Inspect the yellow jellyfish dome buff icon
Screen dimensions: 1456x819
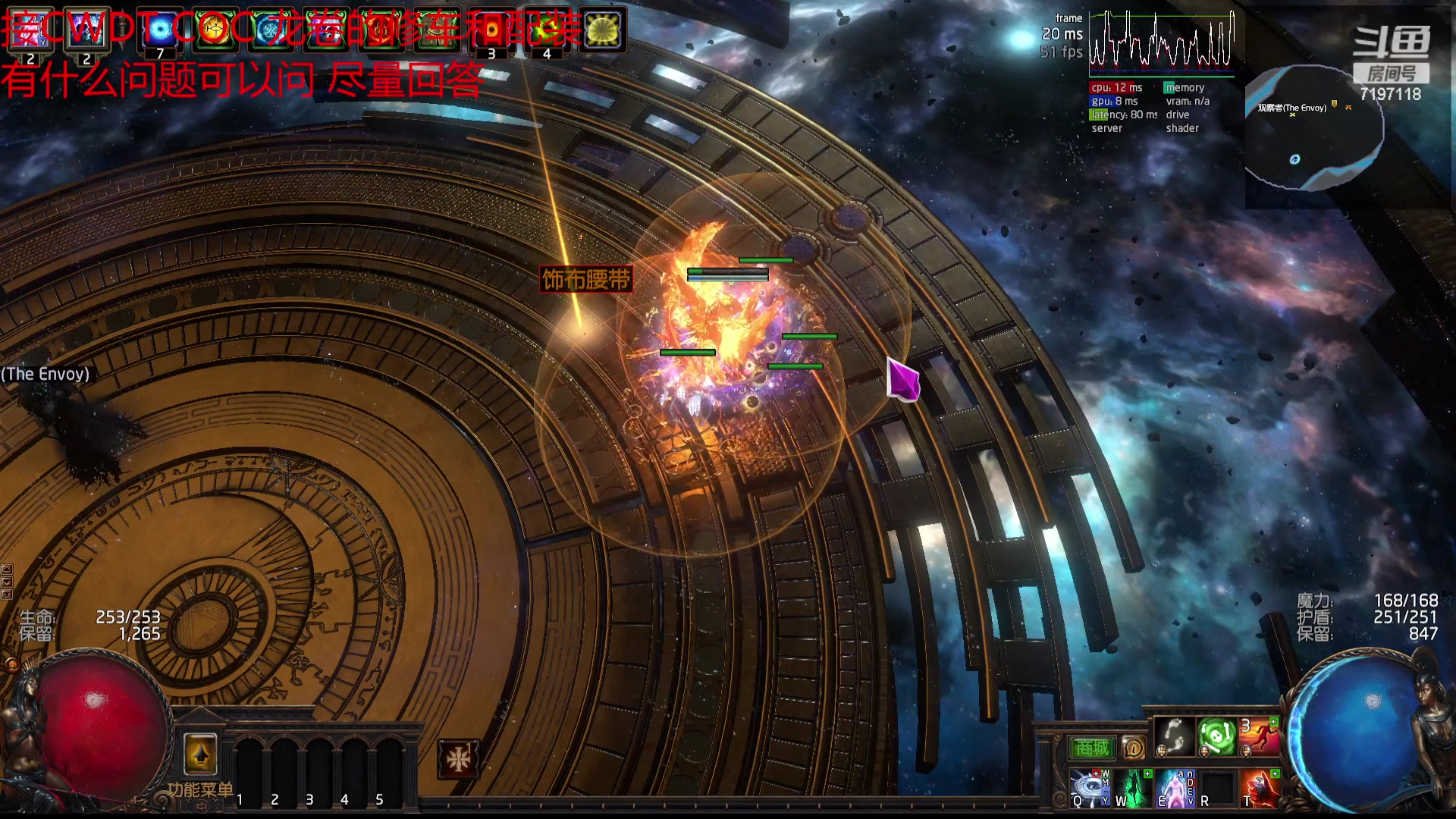click(x=602, y=31)
